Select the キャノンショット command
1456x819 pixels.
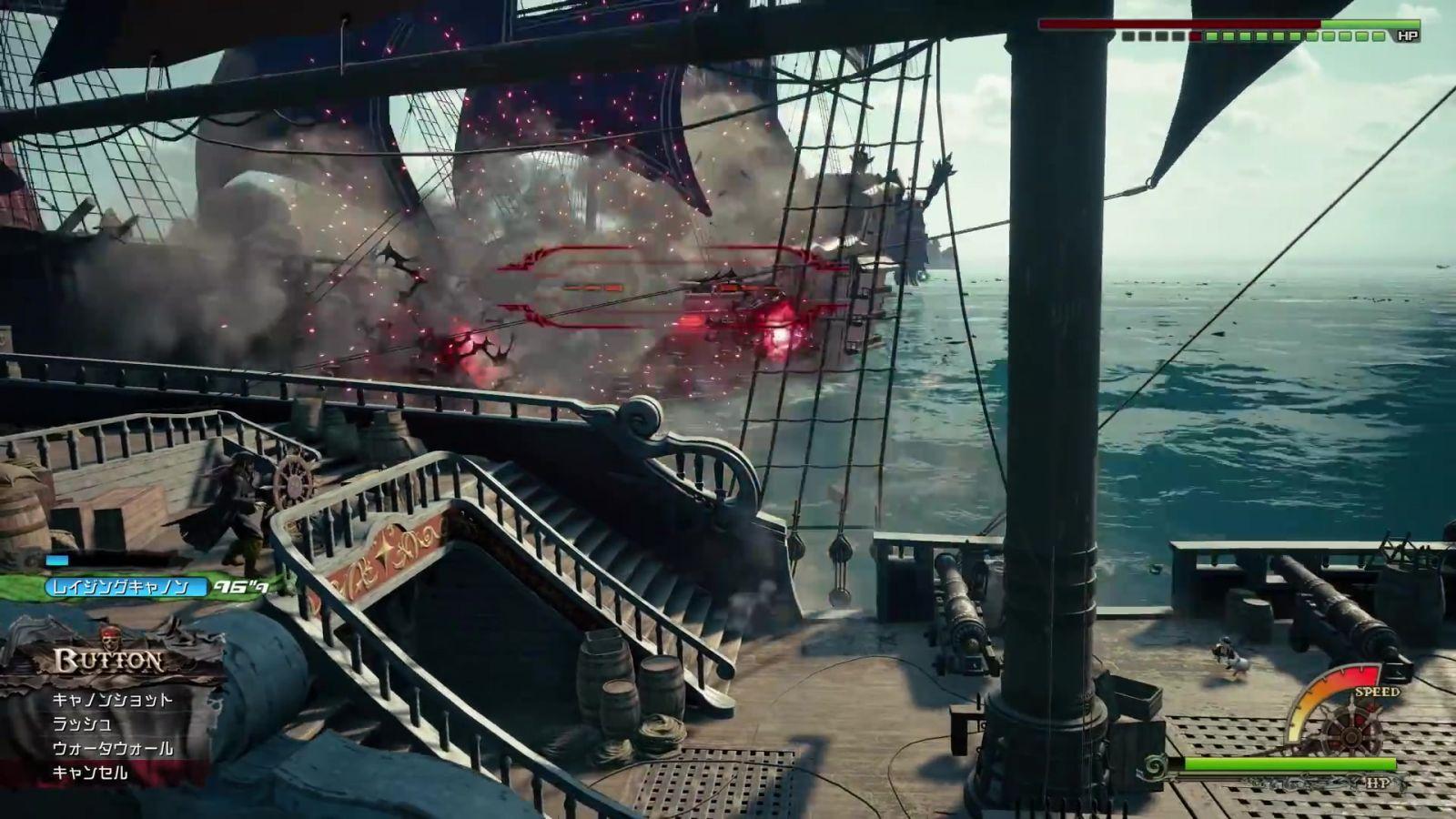point(112,700)
